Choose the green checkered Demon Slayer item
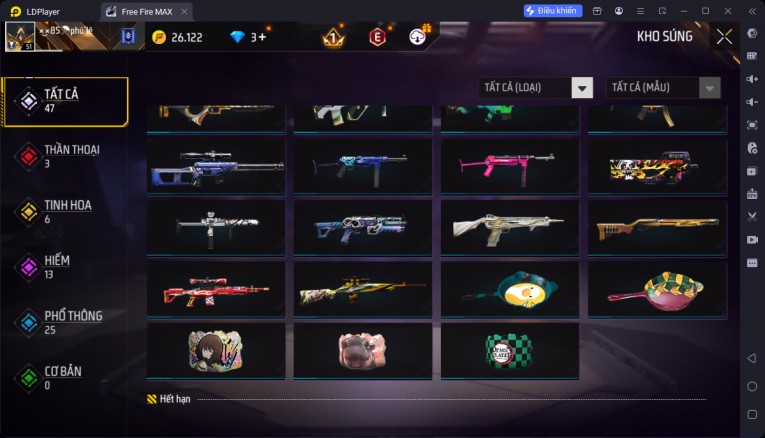Viewport: 765px width, 438px height. click(509, 350)
